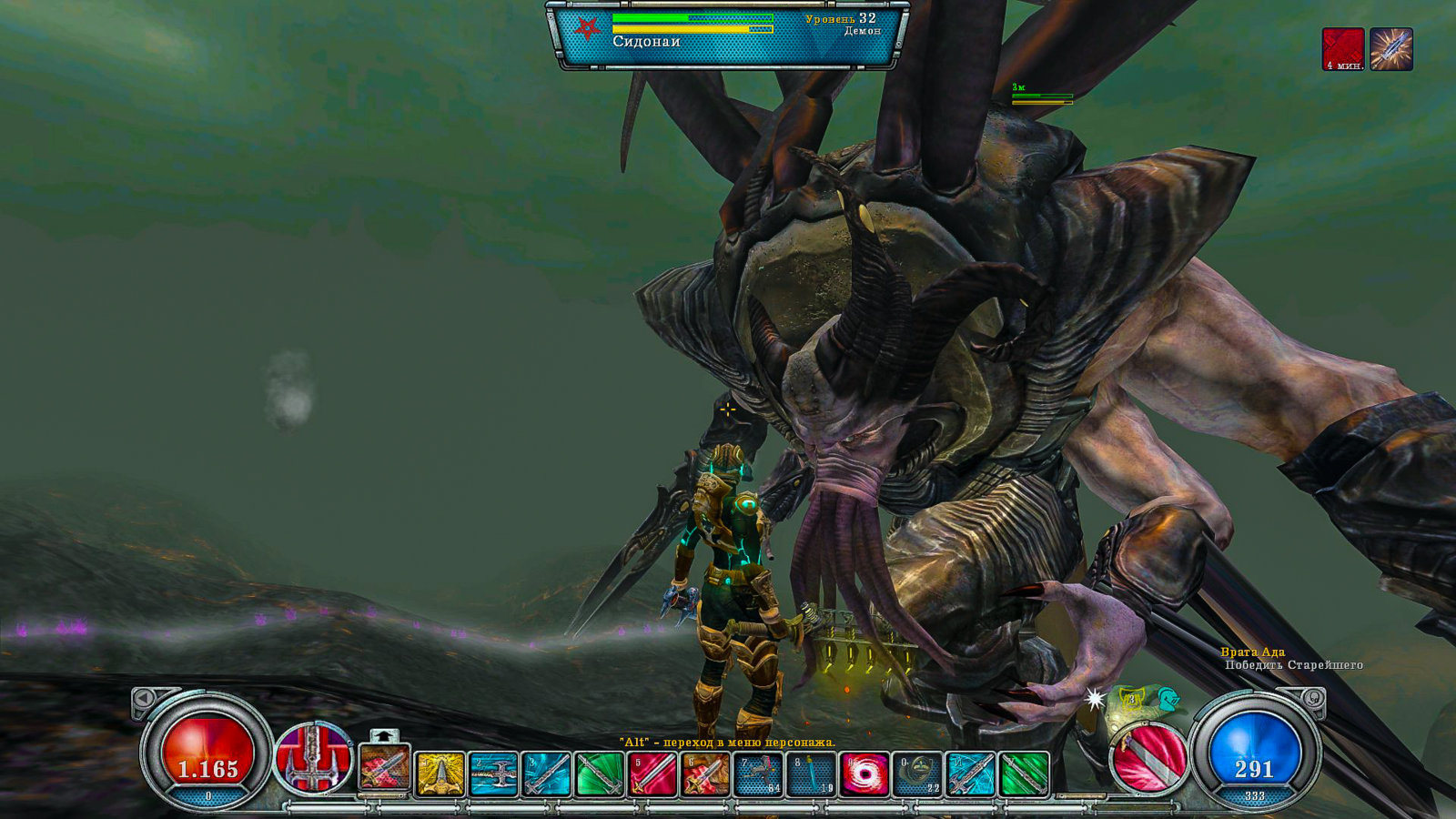Viewport: 1456px width, 819px height.
Task: Trigger the green sword skill in slot 4
Action: click(x=599, y=774)
